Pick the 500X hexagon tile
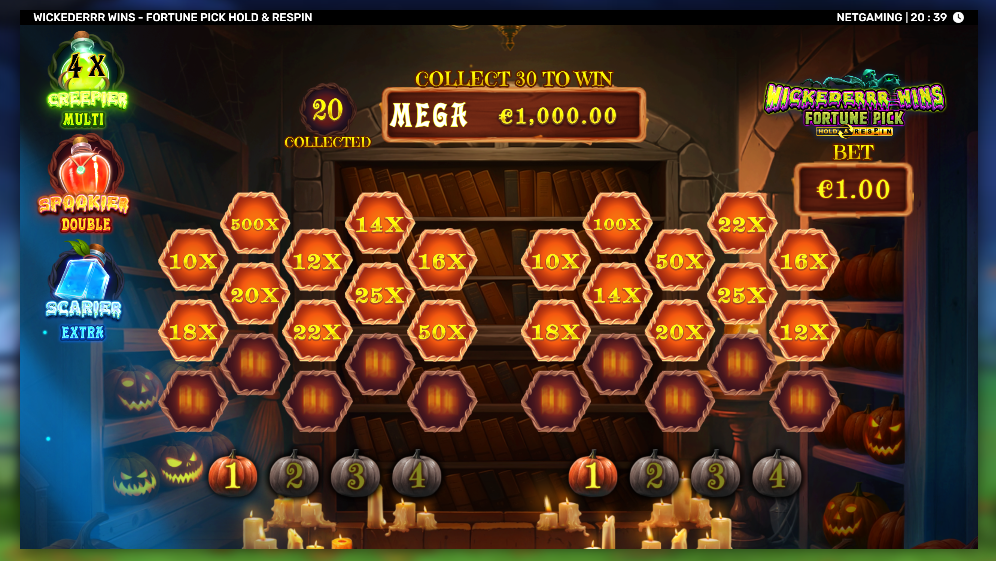The width and height of the screenshot is (996, 561). (x=254, y=224)
